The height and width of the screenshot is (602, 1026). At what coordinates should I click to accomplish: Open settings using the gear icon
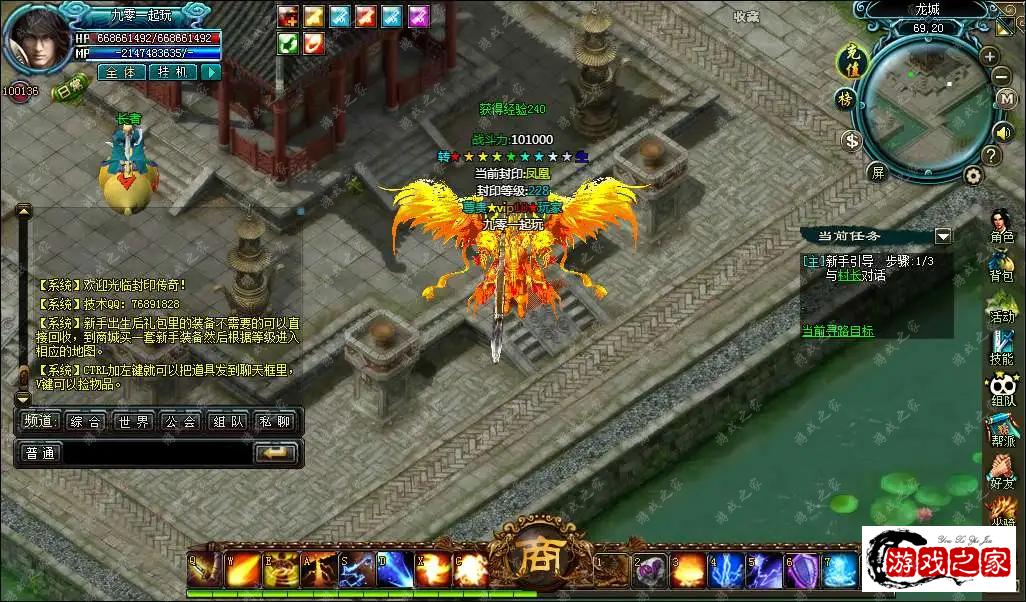[973, 175]
